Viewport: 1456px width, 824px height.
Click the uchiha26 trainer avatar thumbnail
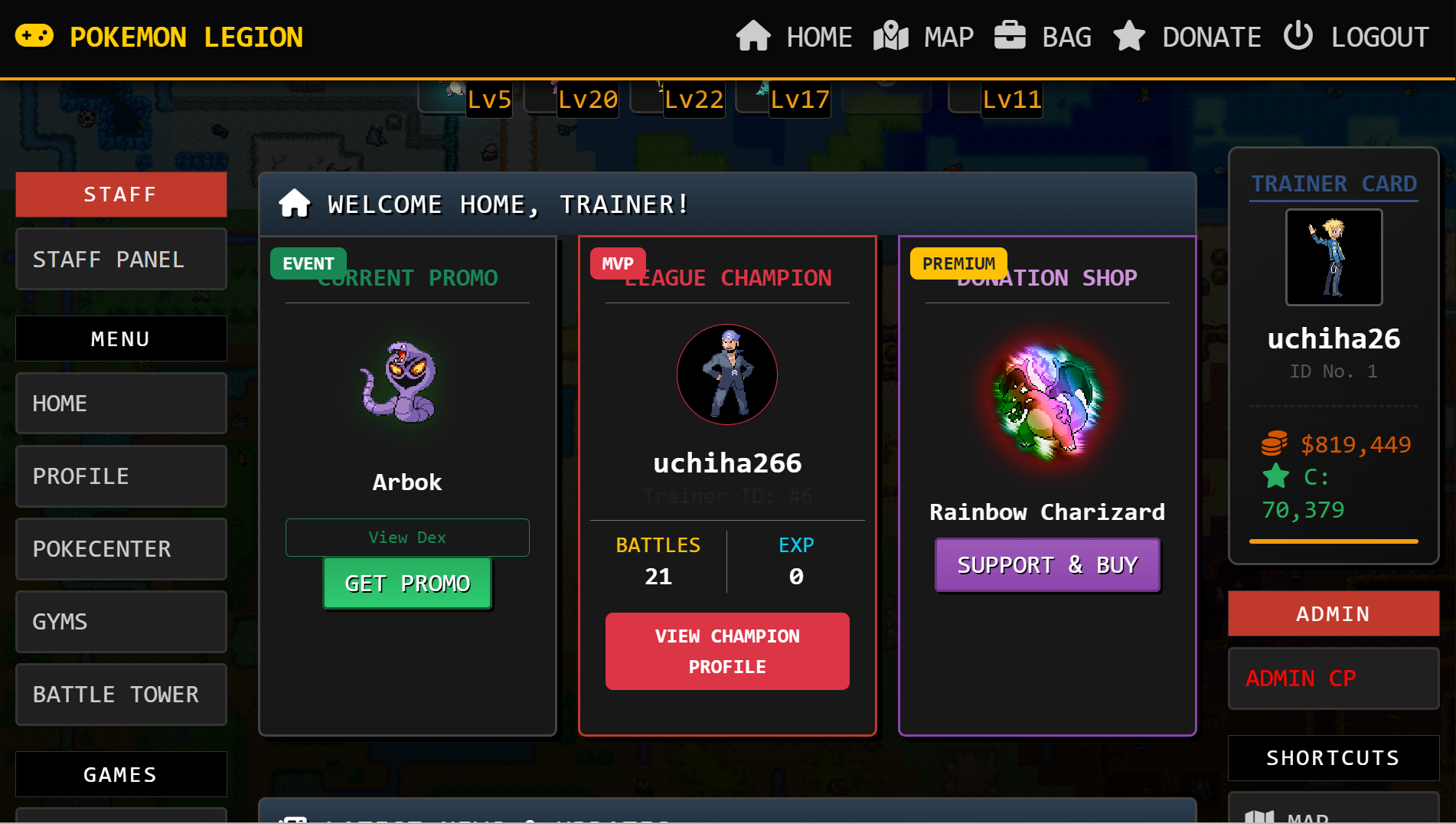[1333, 257]
